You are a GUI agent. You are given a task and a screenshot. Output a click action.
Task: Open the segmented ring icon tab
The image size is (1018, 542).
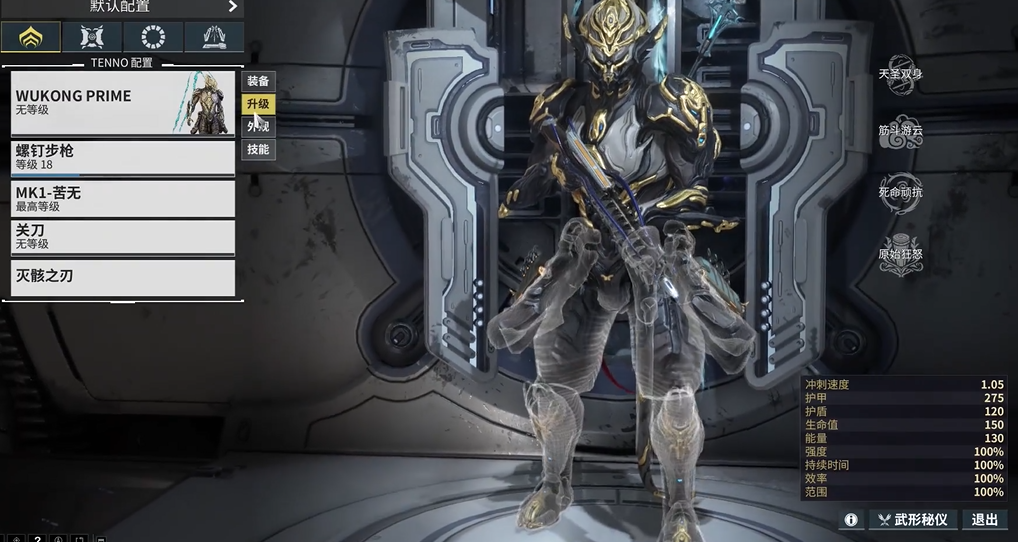click(153, 37)
